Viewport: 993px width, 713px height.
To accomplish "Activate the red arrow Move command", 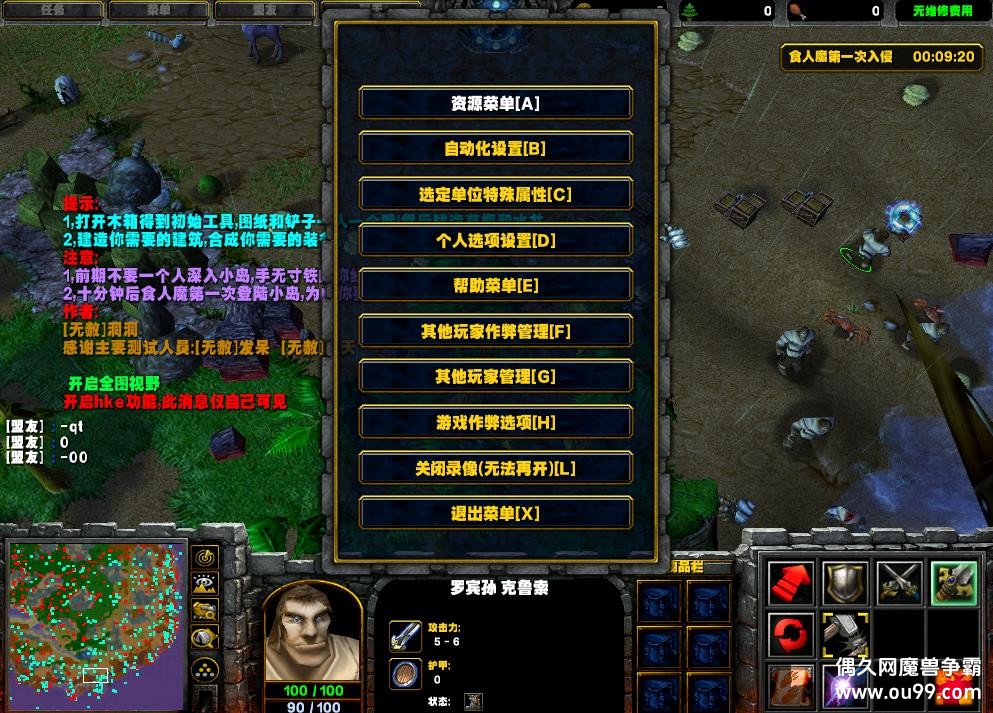I will [x=790, y=583].
